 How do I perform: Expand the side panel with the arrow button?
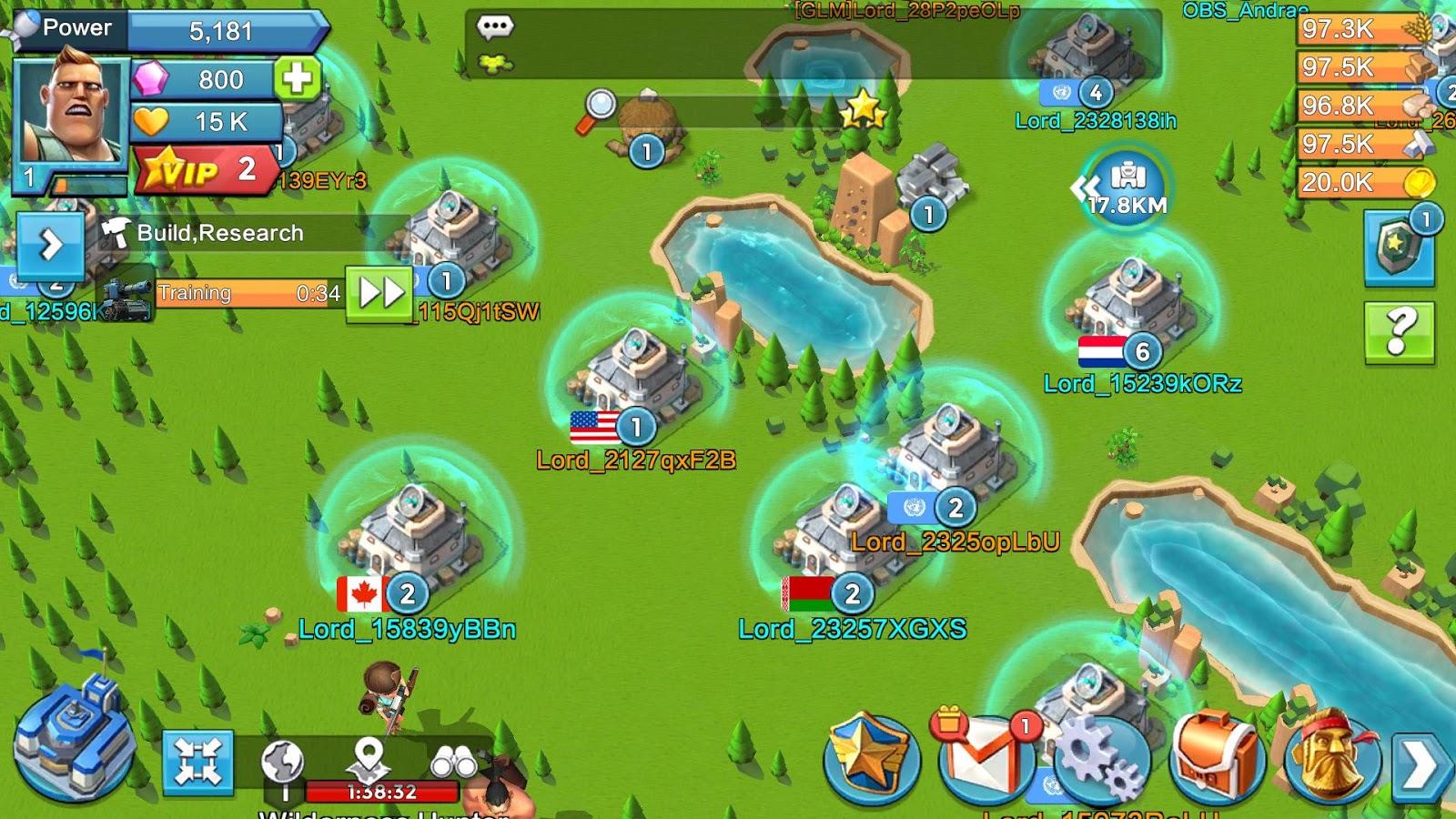pyautogui.click(x=50, y=244)
